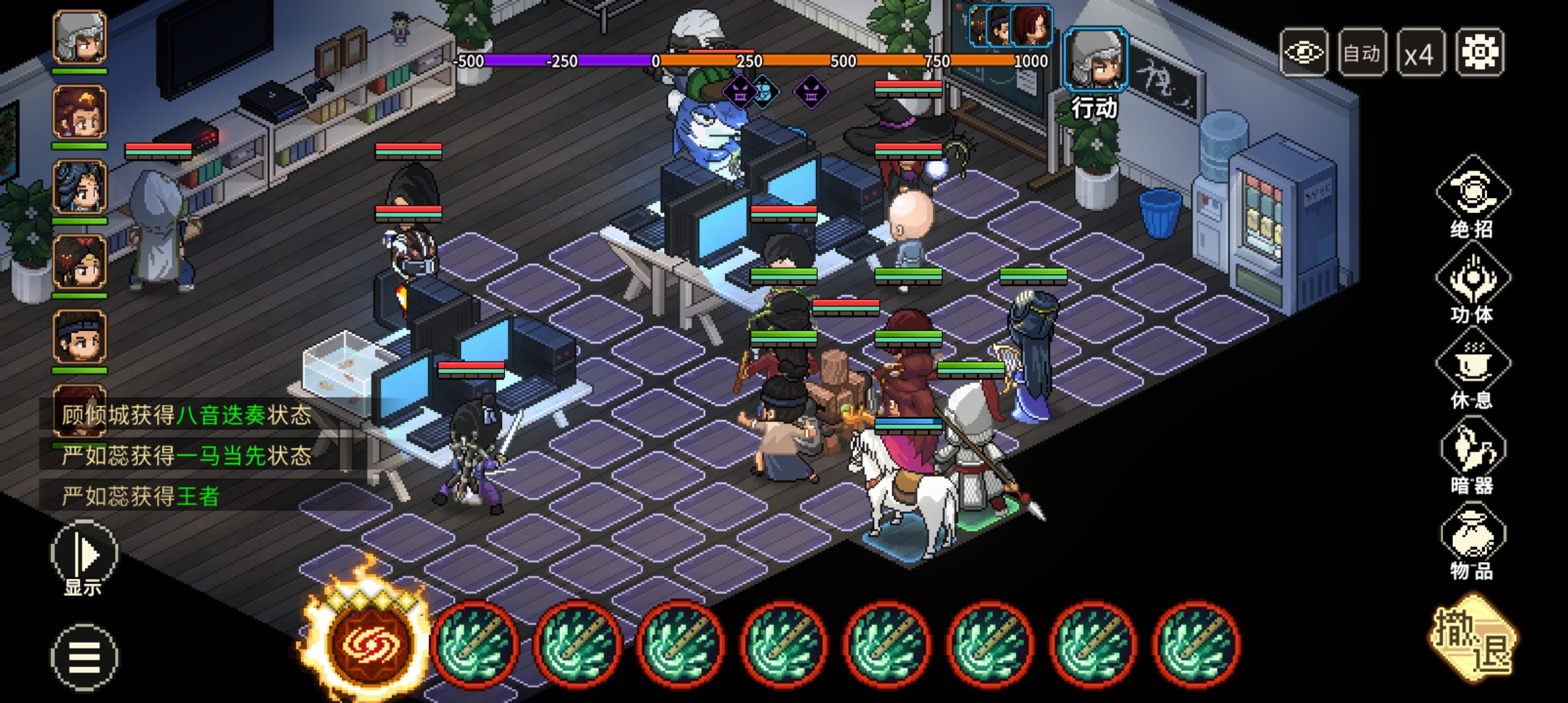The height and width of the screenshot is (703, 1568).
Task: Open the gear settings menu
Action: pyautogui.click(x=1479, y=52)
